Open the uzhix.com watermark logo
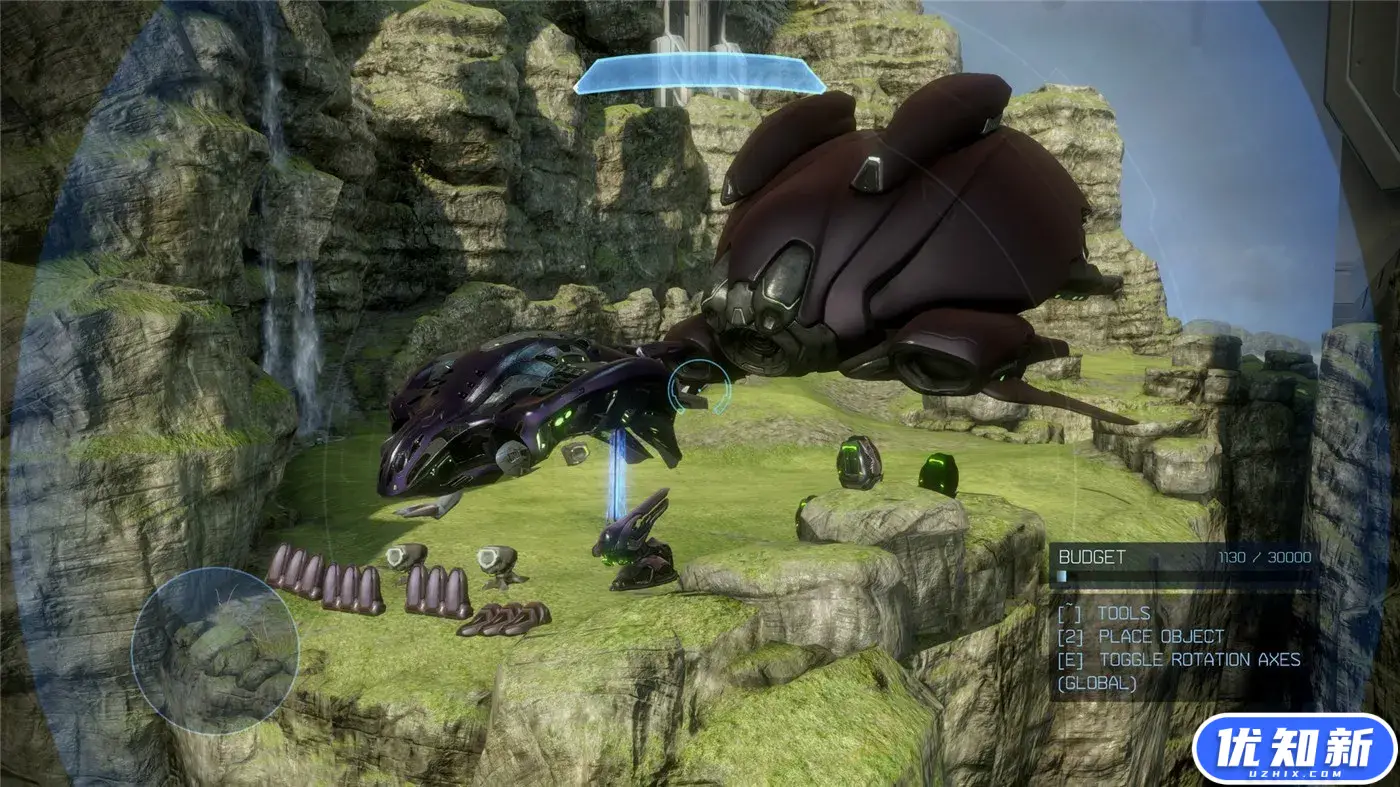The width and height of the screenshot is (1400, 787). (x=1294, y=747)
